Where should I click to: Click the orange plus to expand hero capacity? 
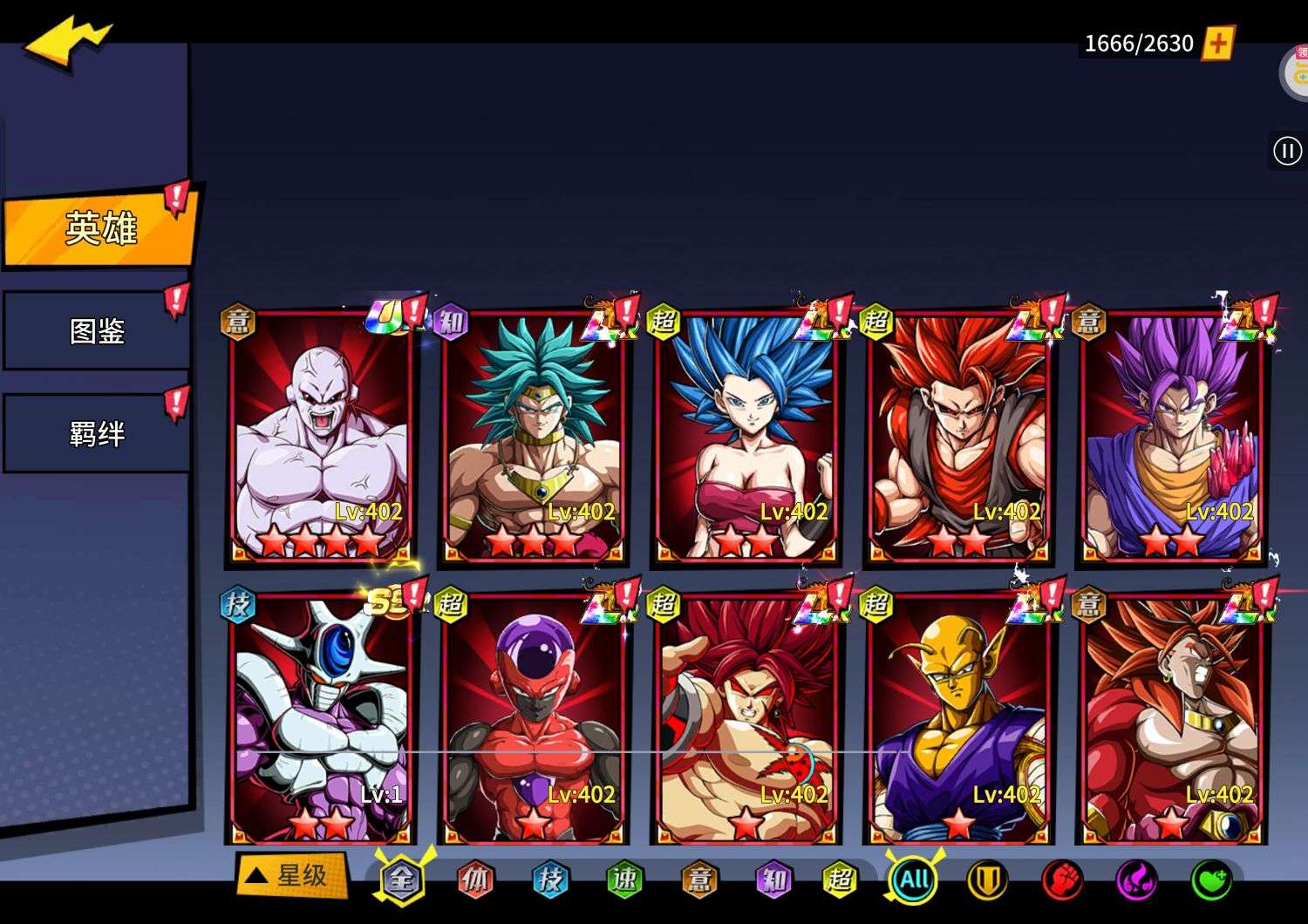click(x=1218, y=43)
